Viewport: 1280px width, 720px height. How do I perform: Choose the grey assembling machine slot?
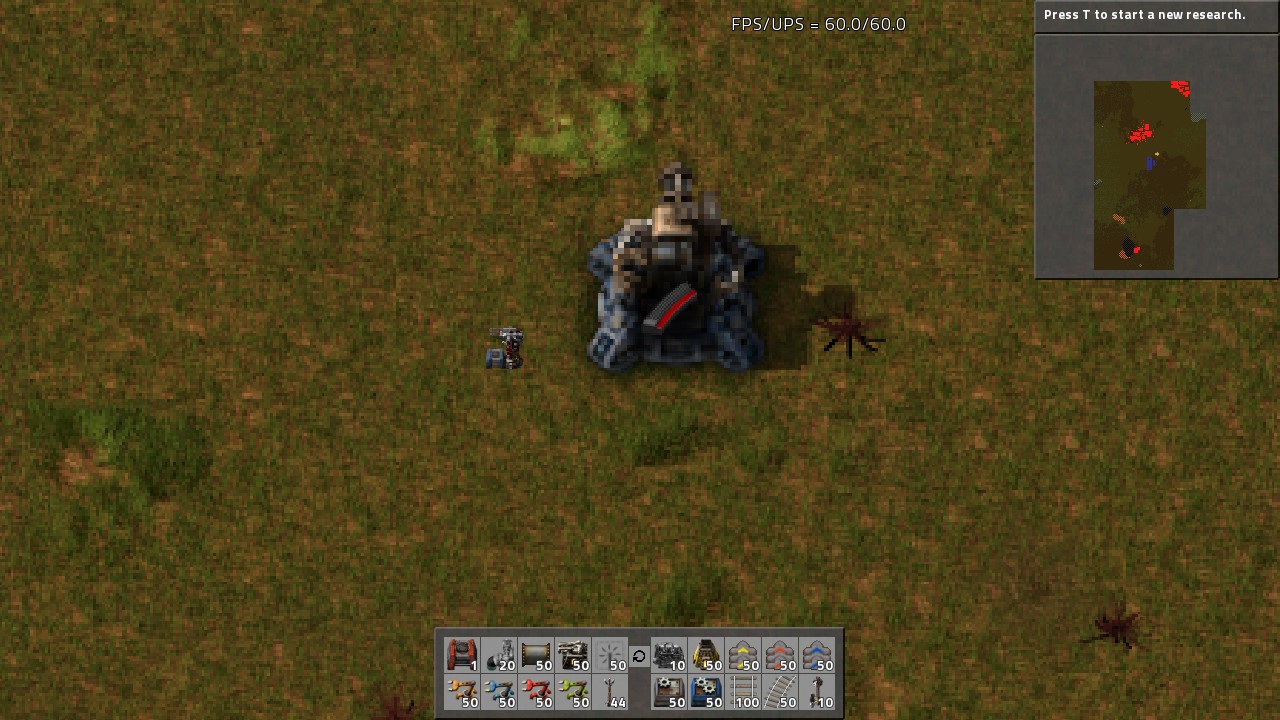669,692
